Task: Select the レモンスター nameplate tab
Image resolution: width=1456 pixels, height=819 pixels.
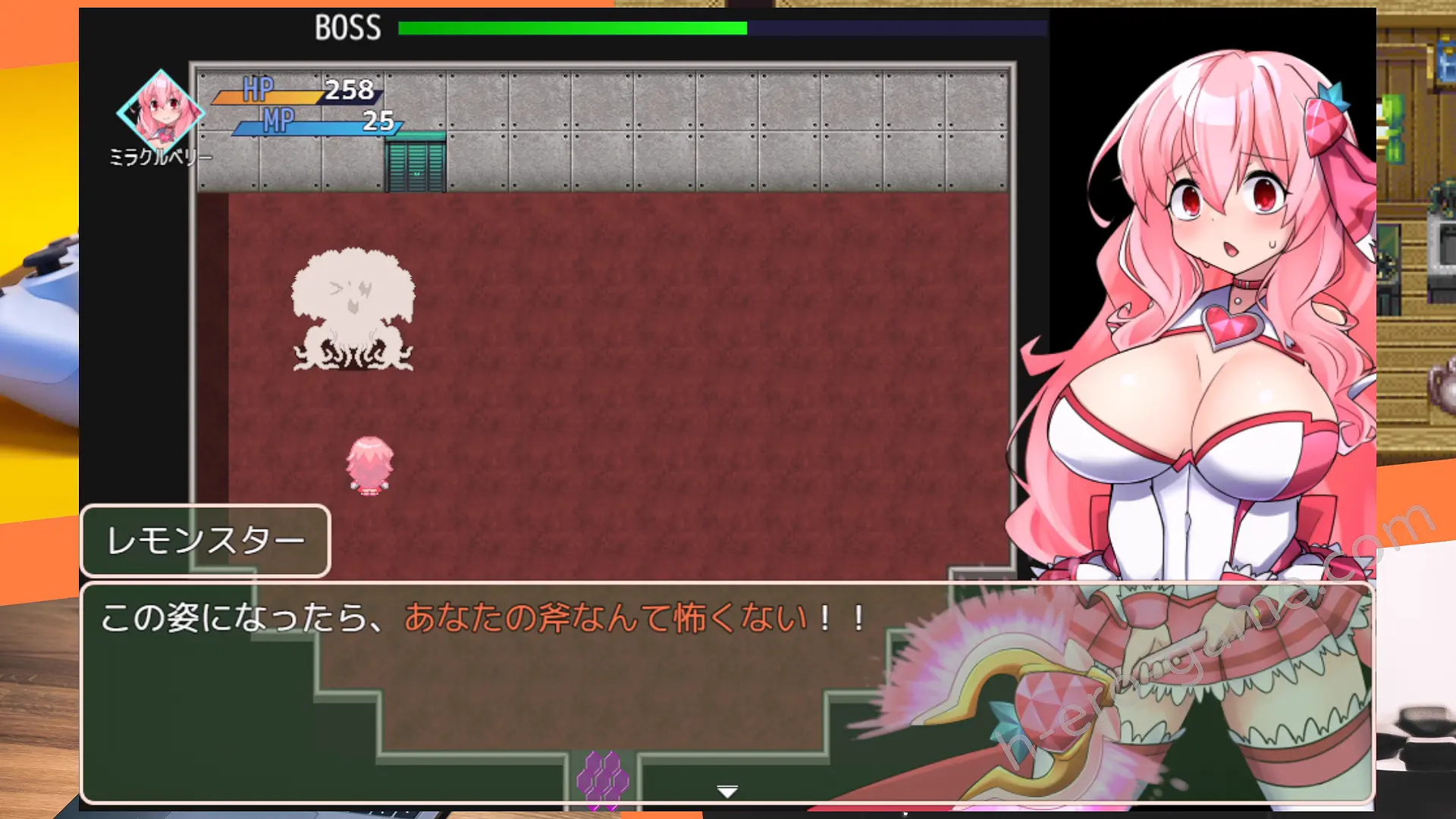Action: (205, 540)
